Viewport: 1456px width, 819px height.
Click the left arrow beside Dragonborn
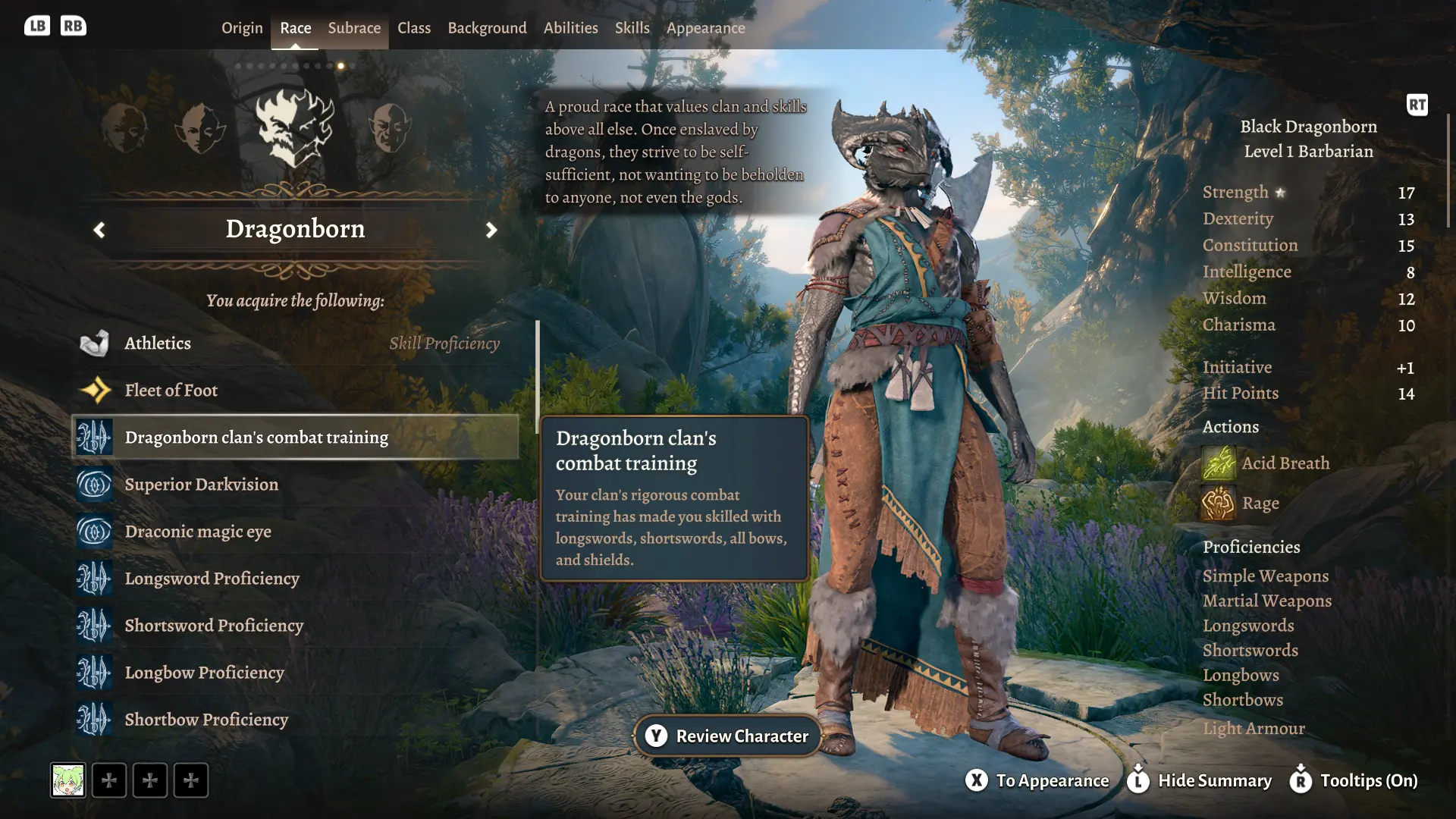point(99,230)
